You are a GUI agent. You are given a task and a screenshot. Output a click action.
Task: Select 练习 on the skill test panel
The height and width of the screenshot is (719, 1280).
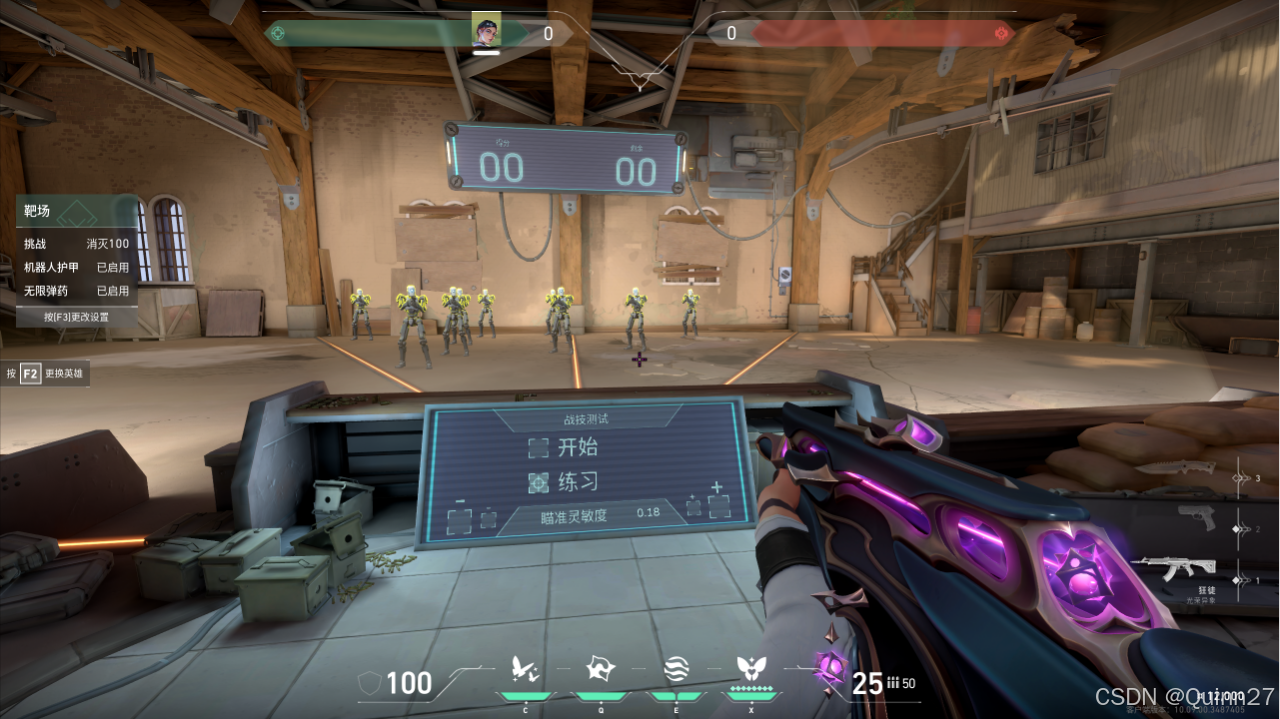click(x=566, y=482)
